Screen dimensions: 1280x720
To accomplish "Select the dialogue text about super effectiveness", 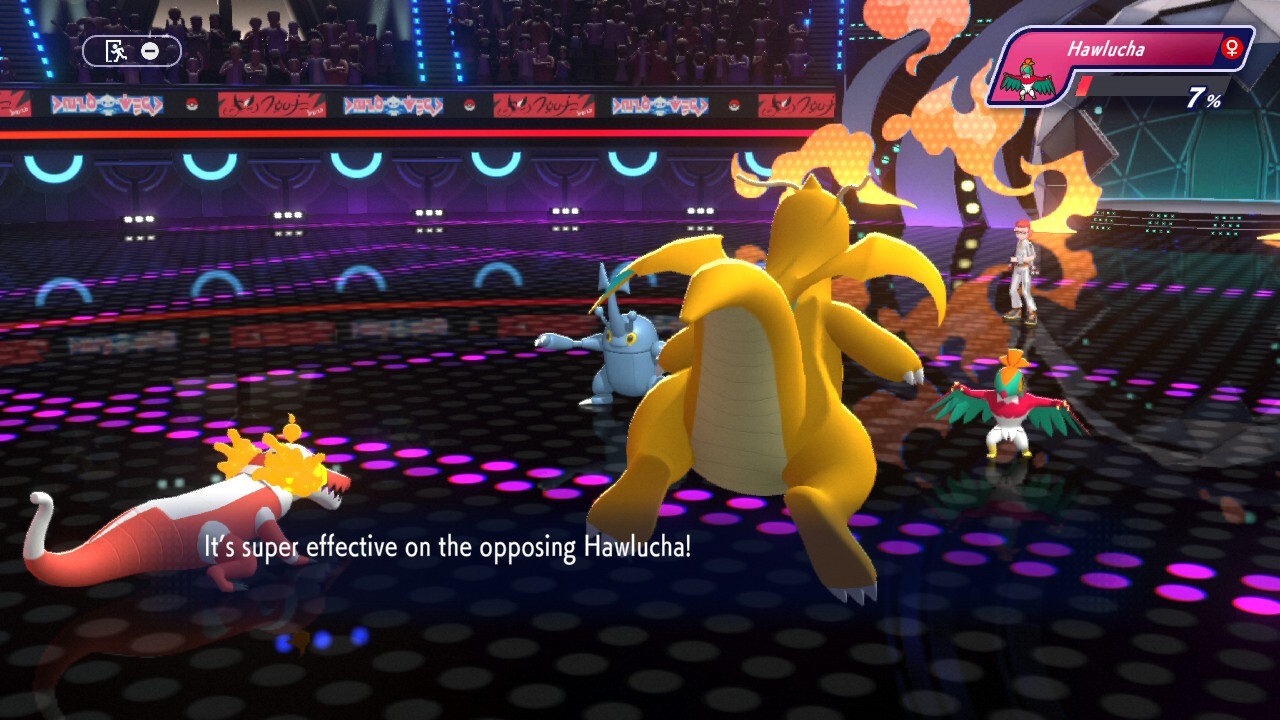I will pos(447,546).
